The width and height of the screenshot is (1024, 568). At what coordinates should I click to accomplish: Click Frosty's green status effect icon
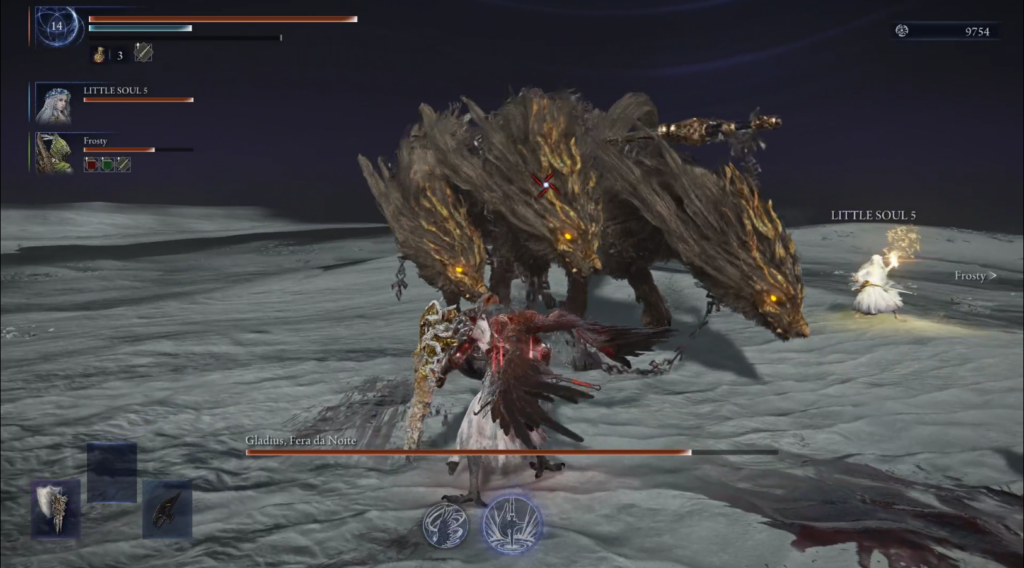[107, 164]
